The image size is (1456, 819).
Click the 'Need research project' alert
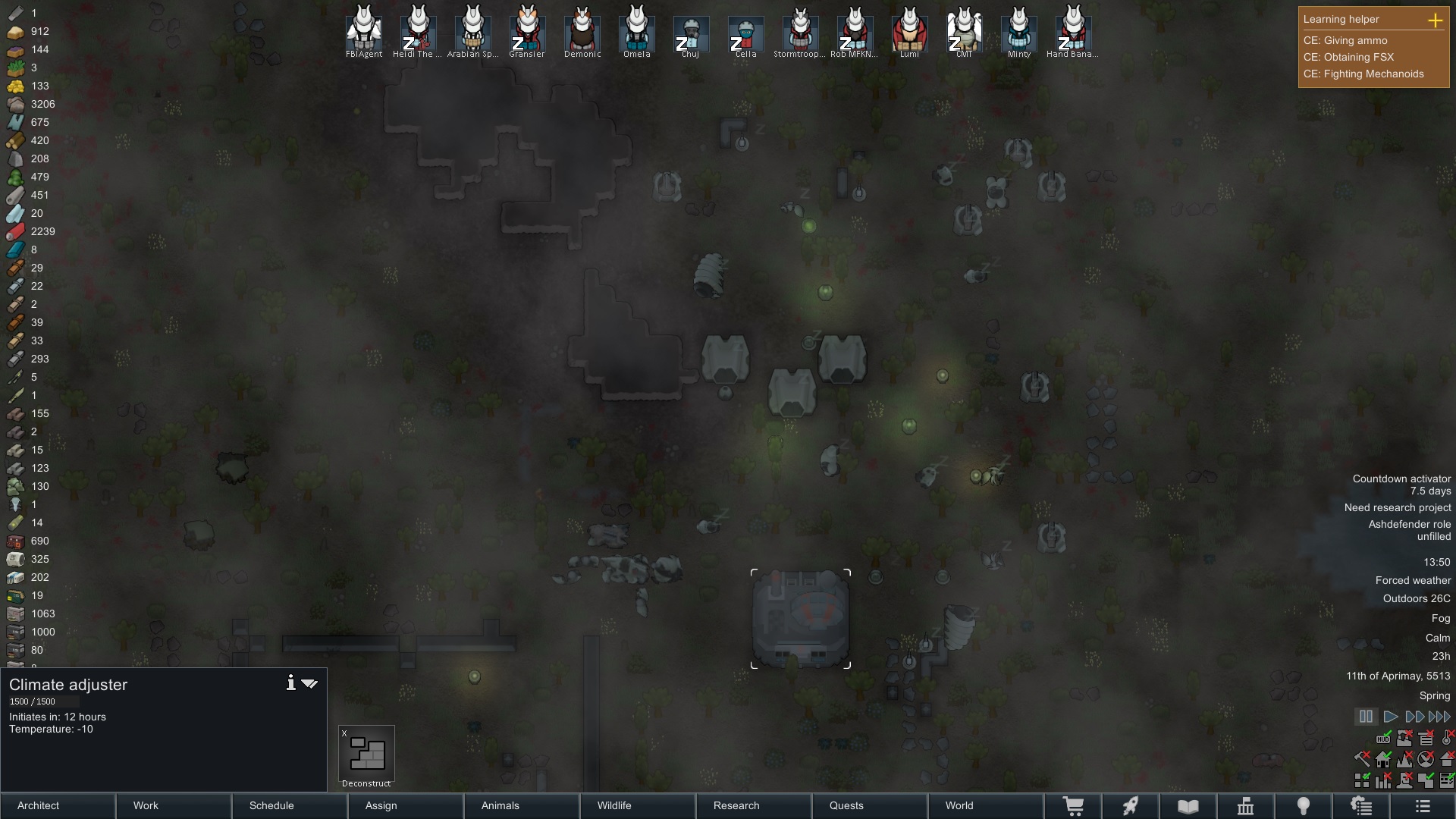pyautogui.click(x=1398, y=507)
